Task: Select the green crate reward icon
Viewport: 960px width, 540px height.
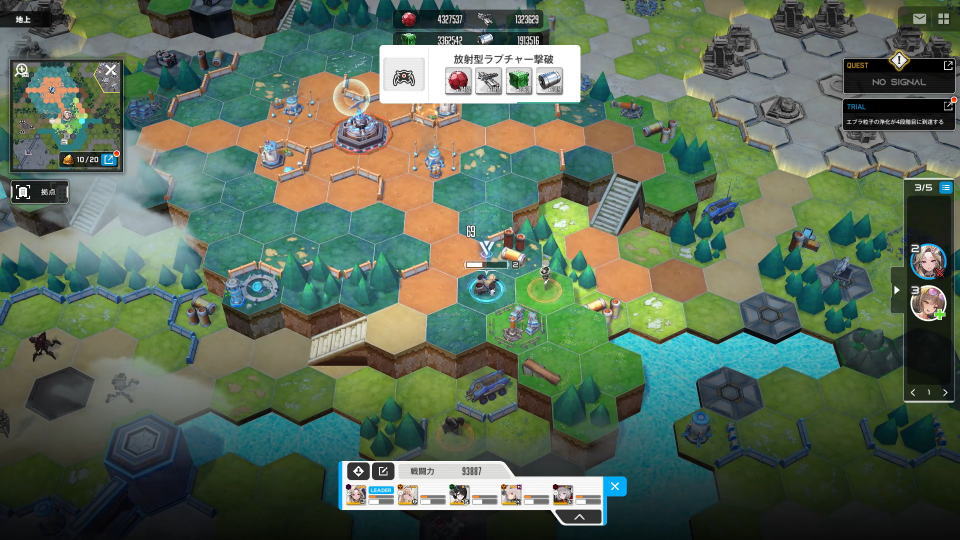Action: (x=518, y=82)
